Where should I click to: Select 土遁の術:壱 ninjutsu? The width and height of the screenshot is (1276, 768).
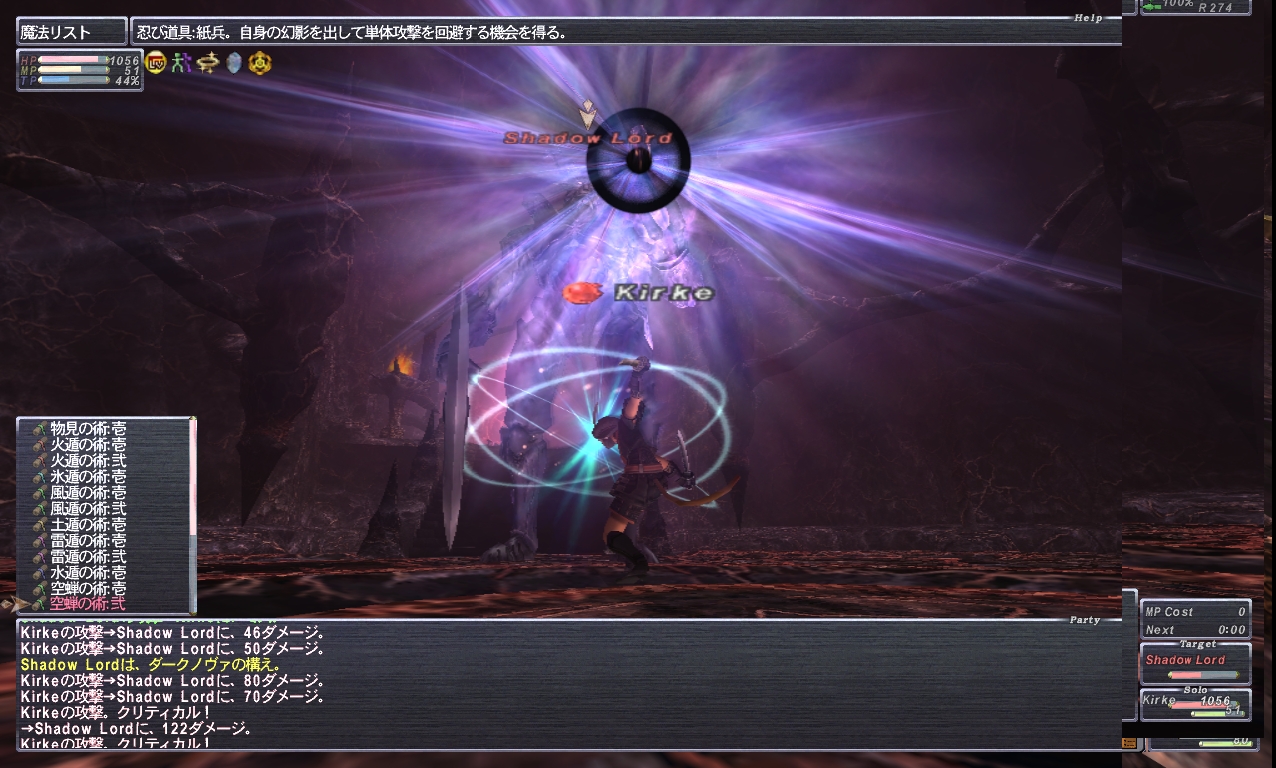point(88,525)
